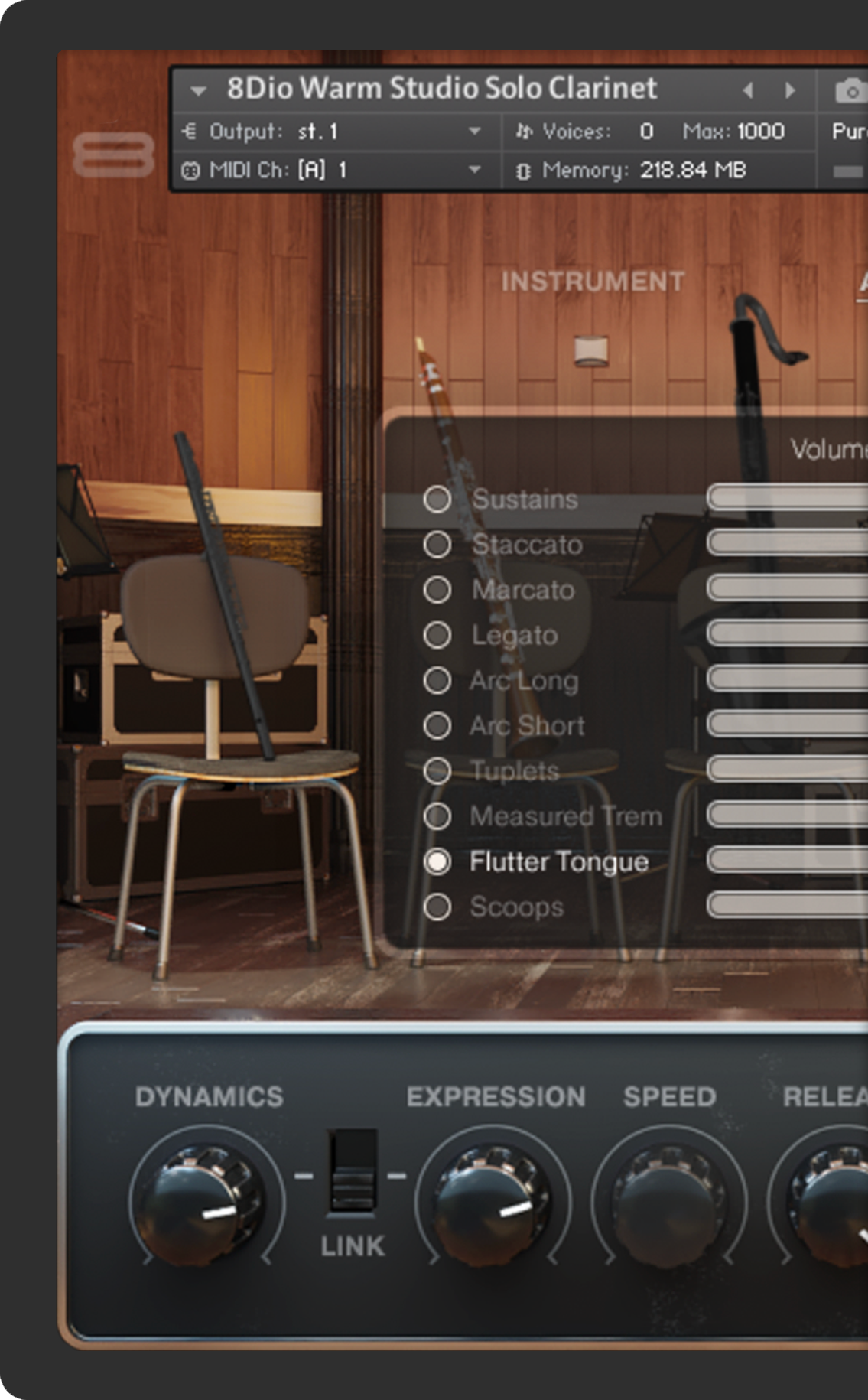
Task: Enable the Marcato articulation
Action: pyautogui.click(x=437, y=590)
